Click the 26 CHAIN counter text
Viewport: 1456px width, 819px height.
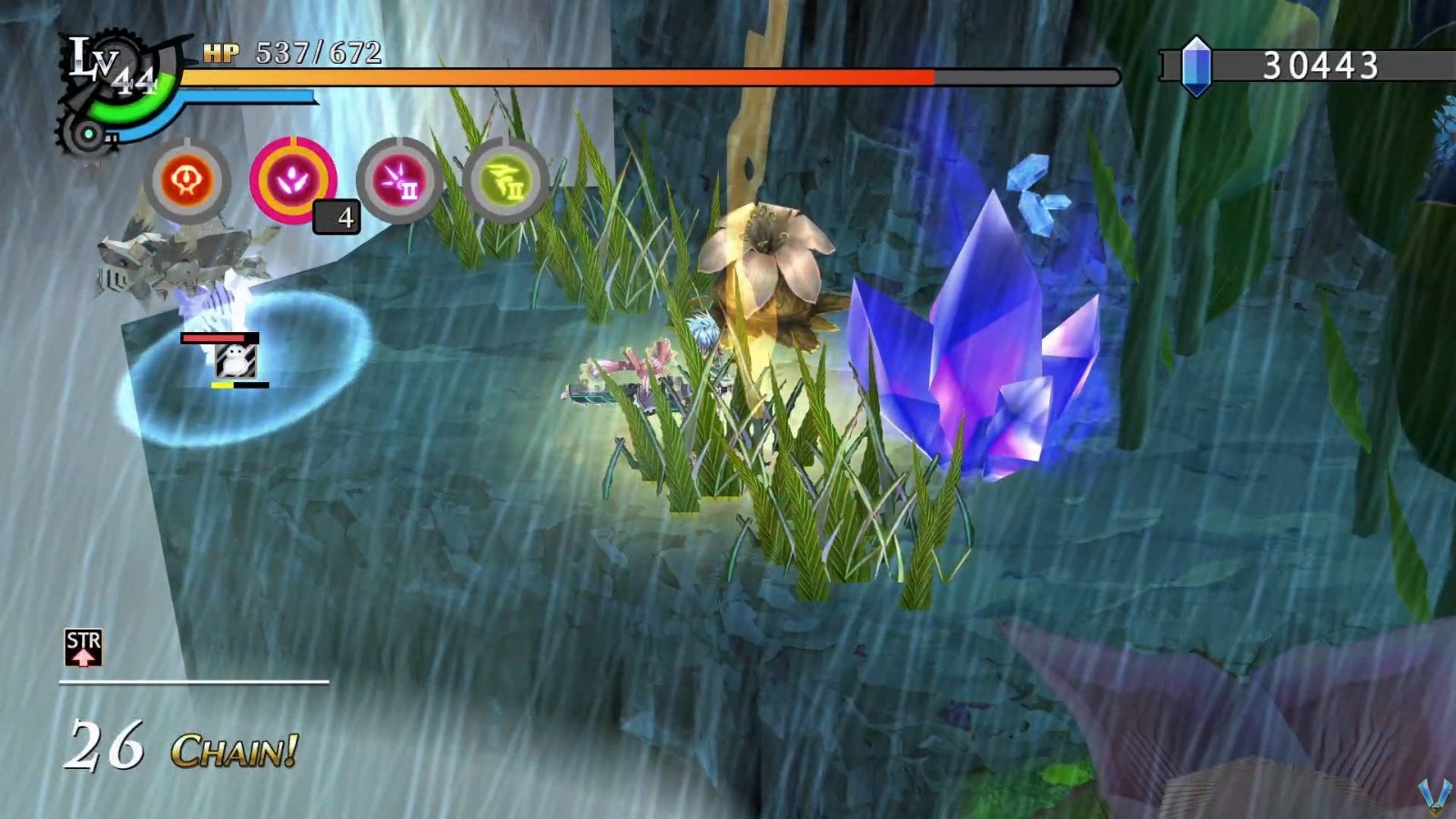177,743
